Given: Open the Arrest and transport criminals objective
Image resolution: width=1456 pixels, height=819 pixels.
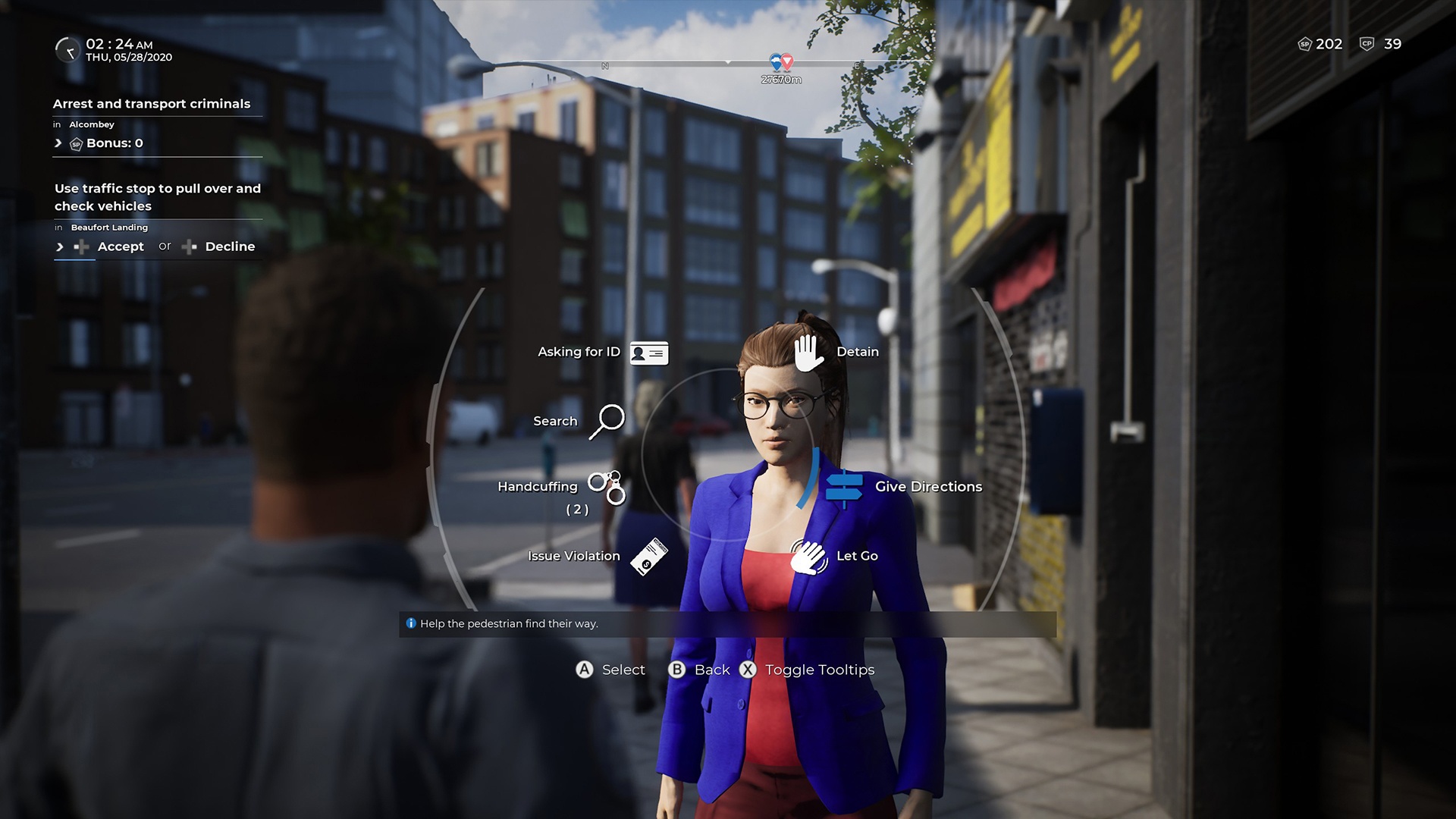Looking at the screenshot, I should click(152, 104).
